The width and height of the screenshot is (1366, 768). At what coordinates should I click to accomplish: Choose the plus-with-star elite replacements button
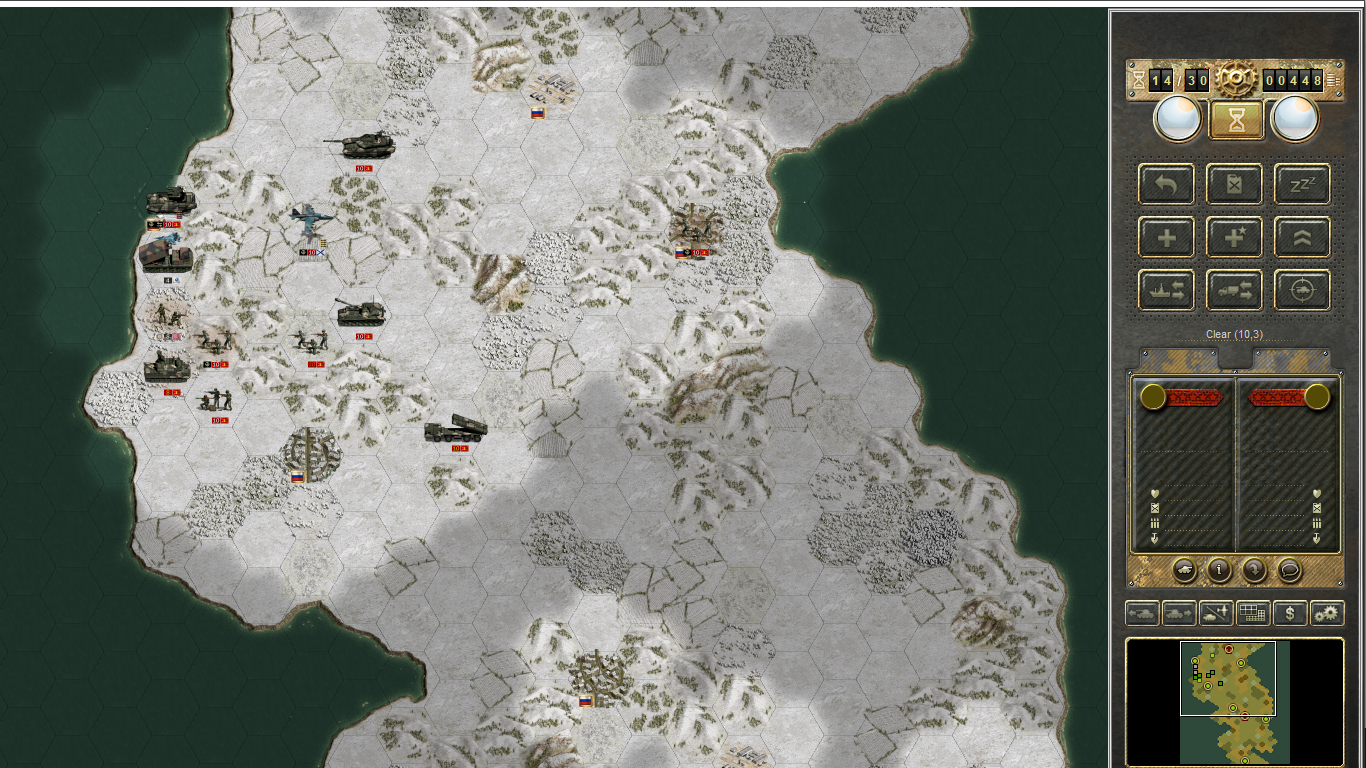pyautogui.click(x=1235, y=237)
